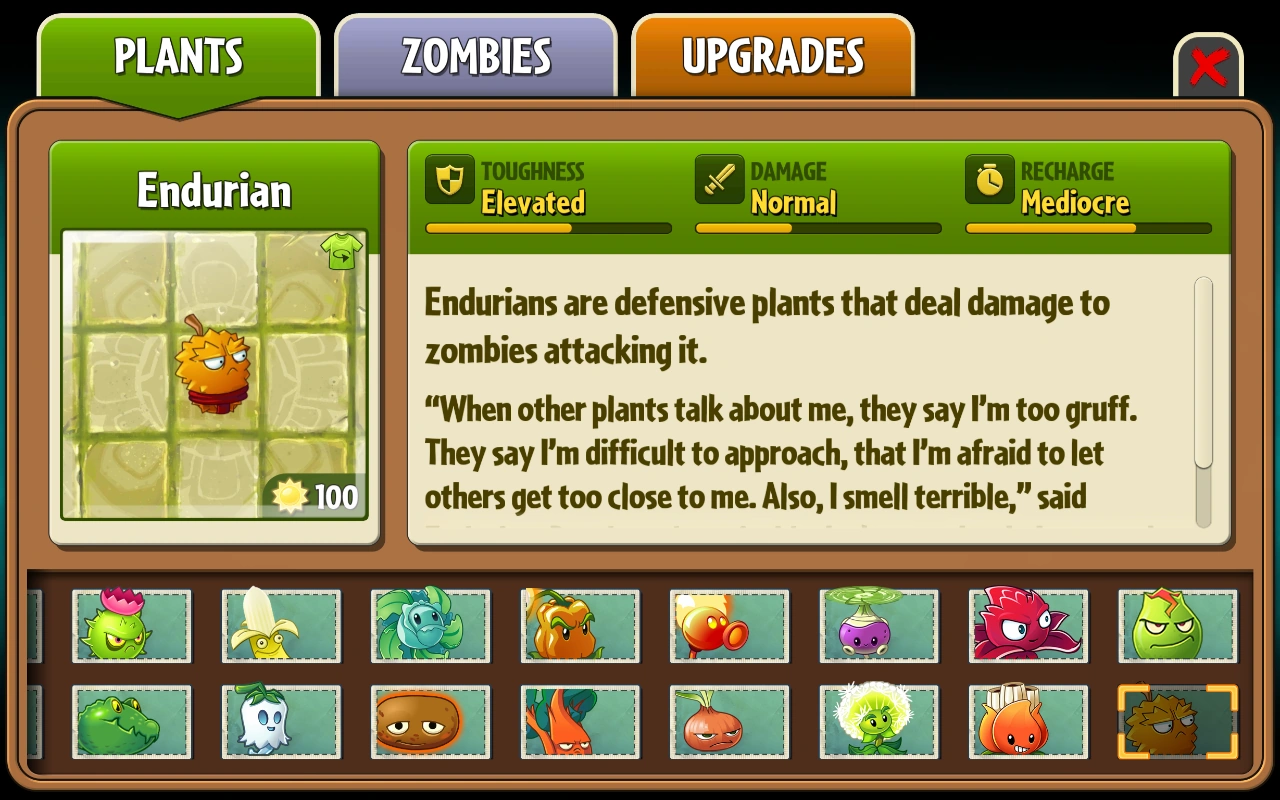Screen dimensions: 1280x800
Task: Select the PLANTS tab
Action: 179,57
